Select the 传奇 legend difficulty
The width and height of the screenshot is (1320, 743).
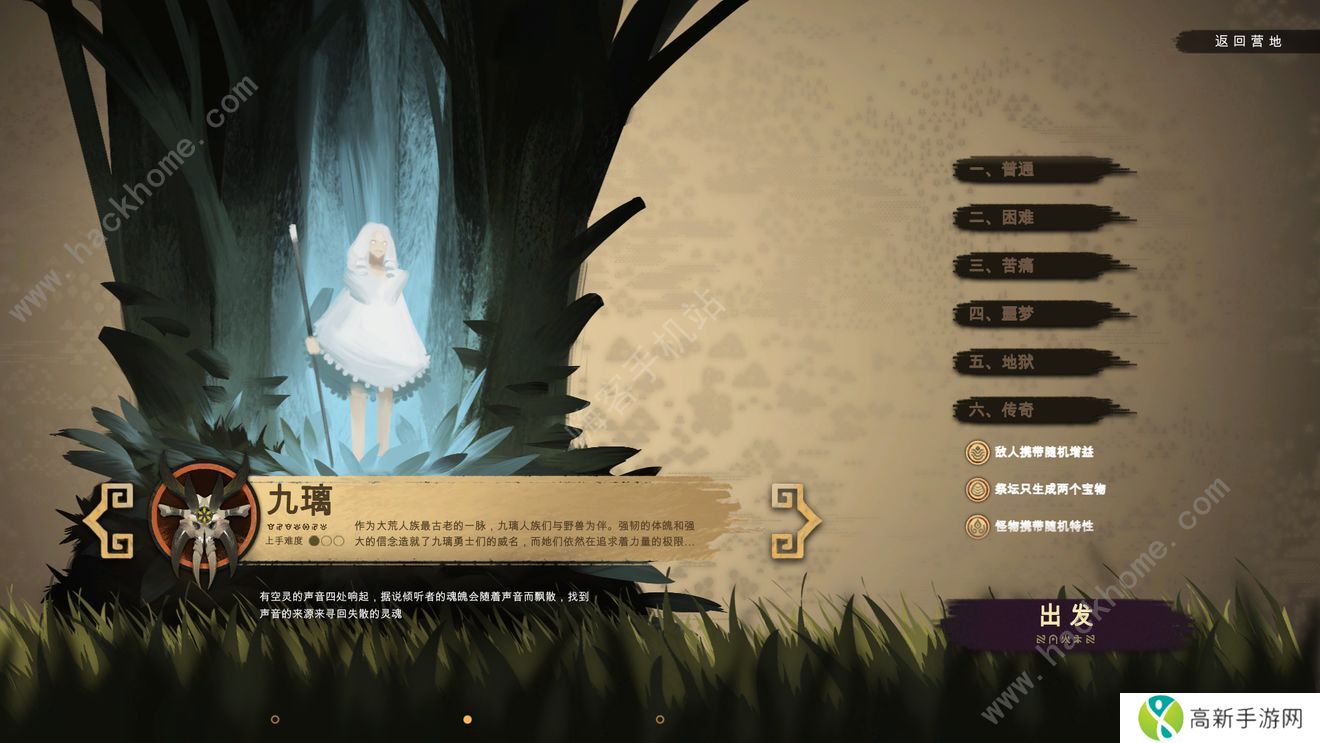[x=1040, y=410]
